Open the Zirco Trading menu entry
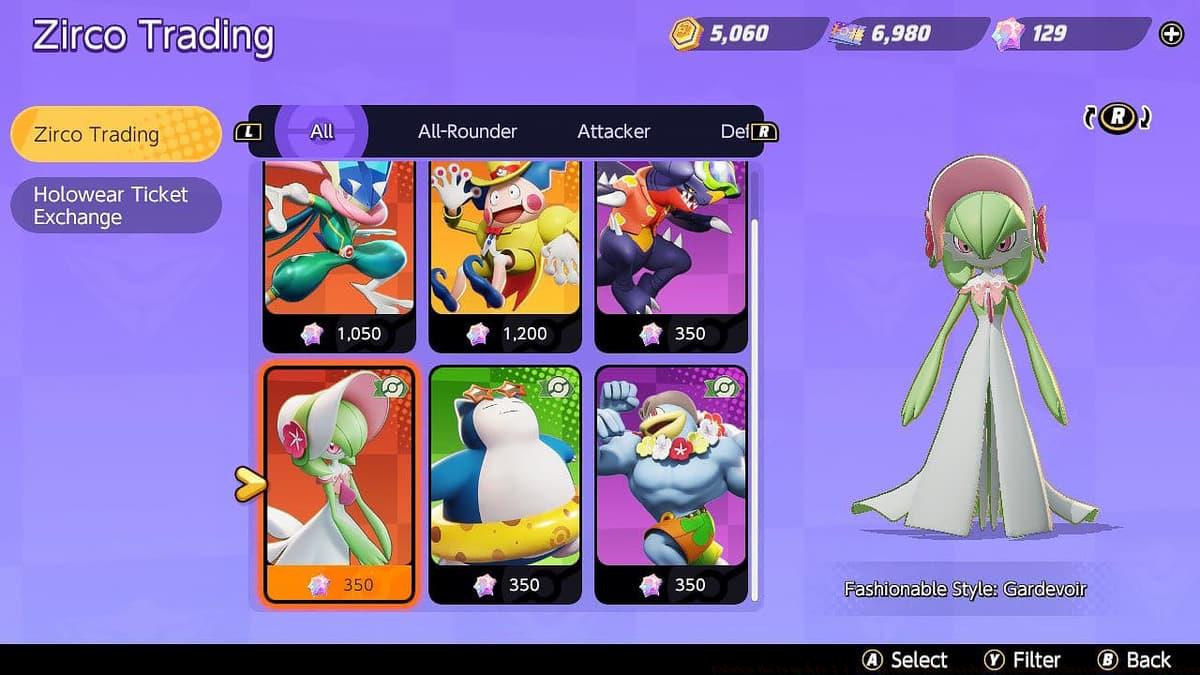The height and width of the screenshot is (675, 1200). (115, 134)
